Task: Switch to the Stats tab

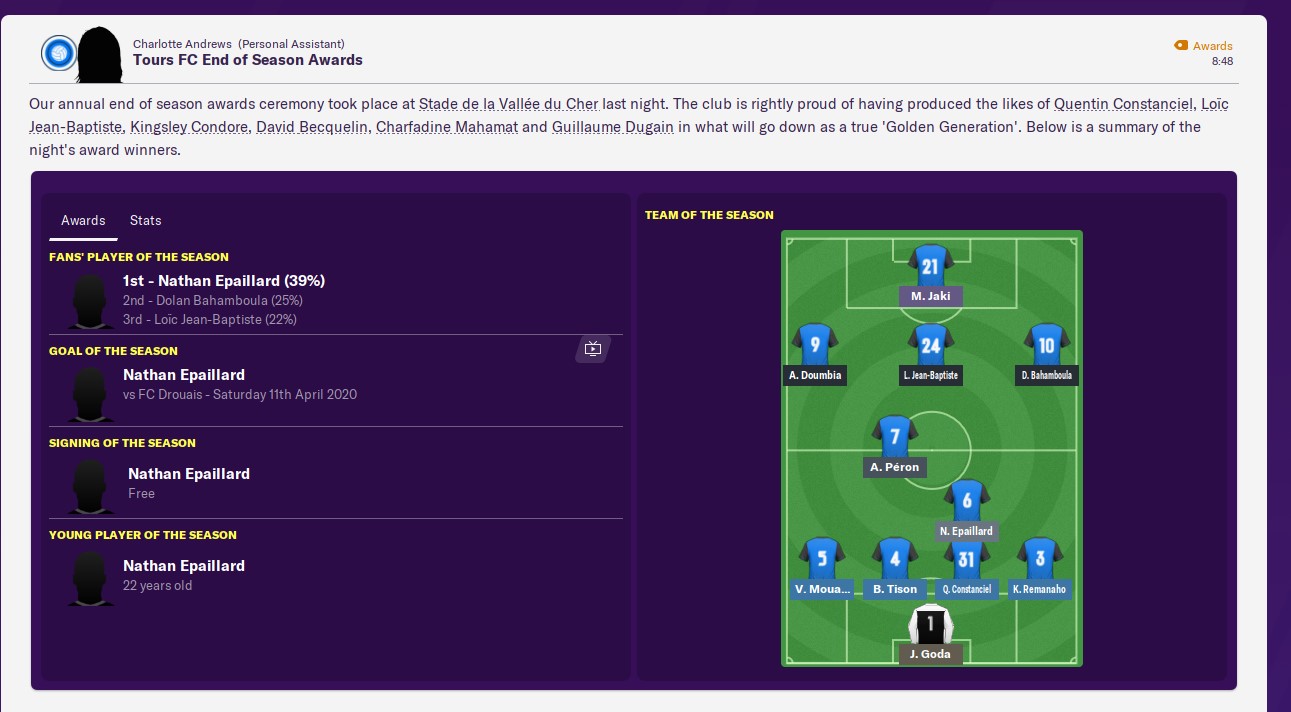Action: (x=145, y=220)
